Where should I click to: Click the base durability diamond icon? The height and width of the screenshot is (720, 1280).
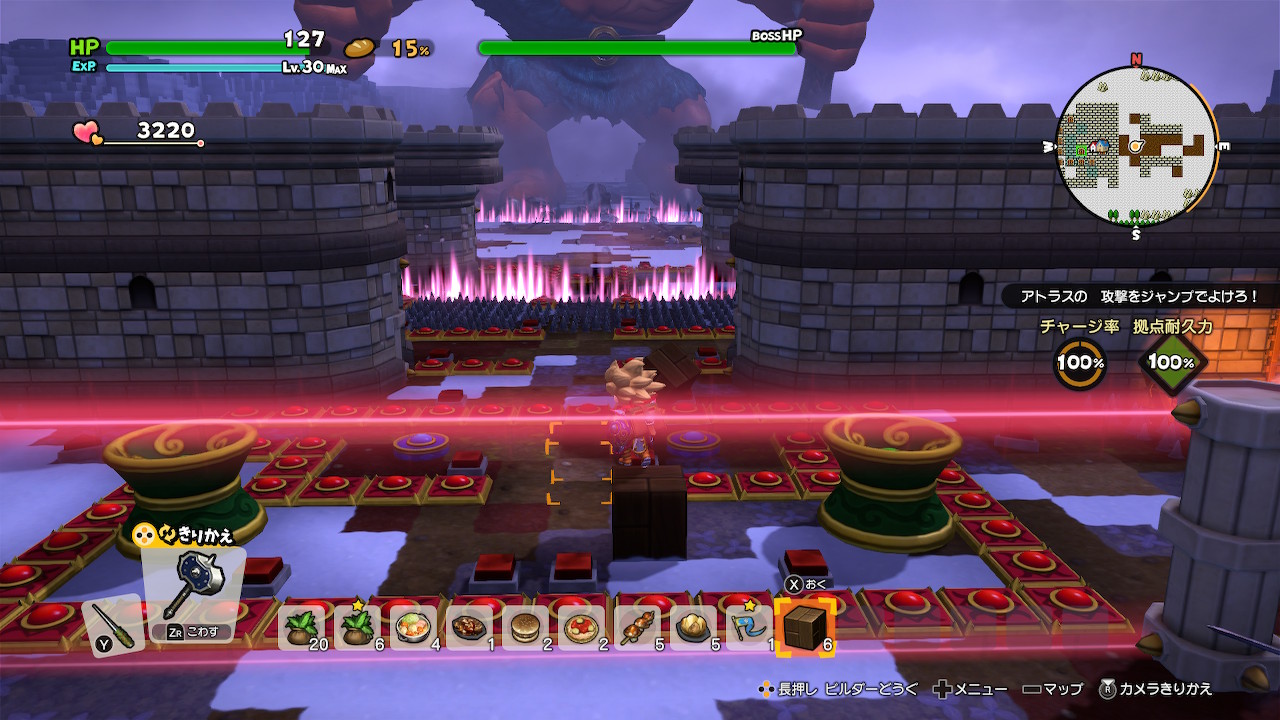tap(1171, 362)
